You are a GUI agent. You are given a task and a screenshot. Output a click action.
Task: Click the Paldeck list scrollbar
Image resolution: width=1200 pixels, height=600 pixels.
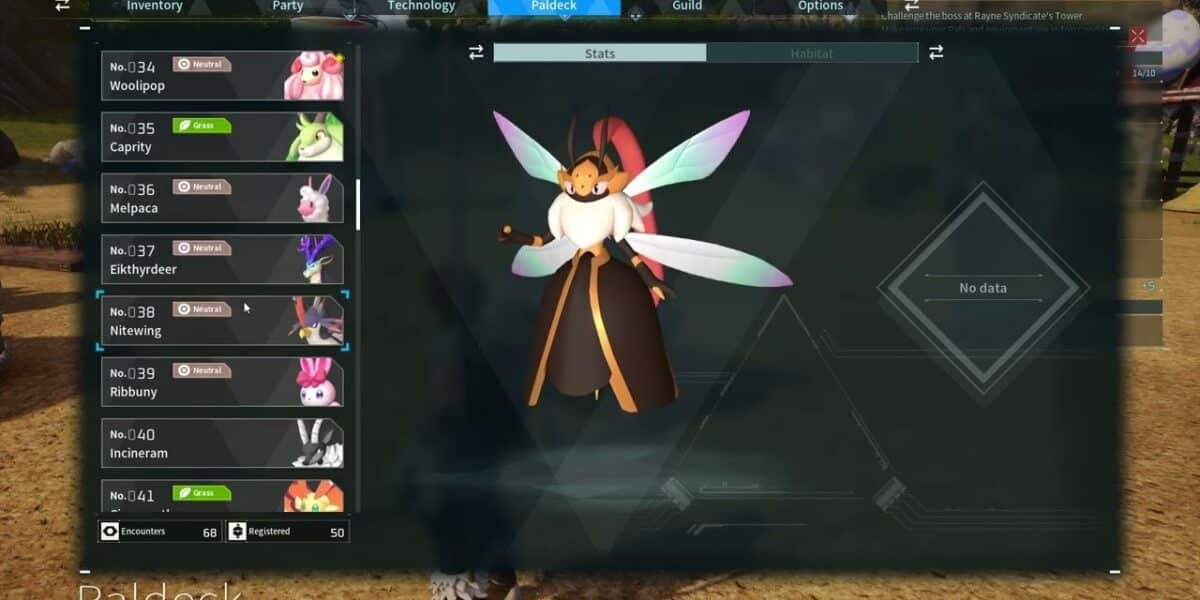(358, 204)
